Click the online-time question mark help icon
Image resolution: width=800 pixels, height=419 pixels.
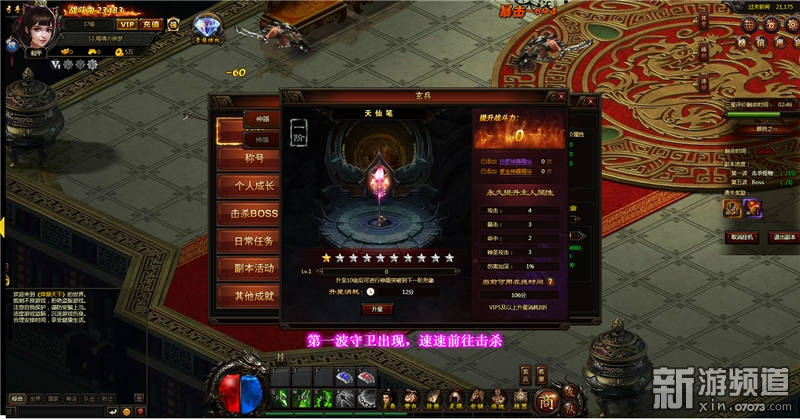[549, 282]
